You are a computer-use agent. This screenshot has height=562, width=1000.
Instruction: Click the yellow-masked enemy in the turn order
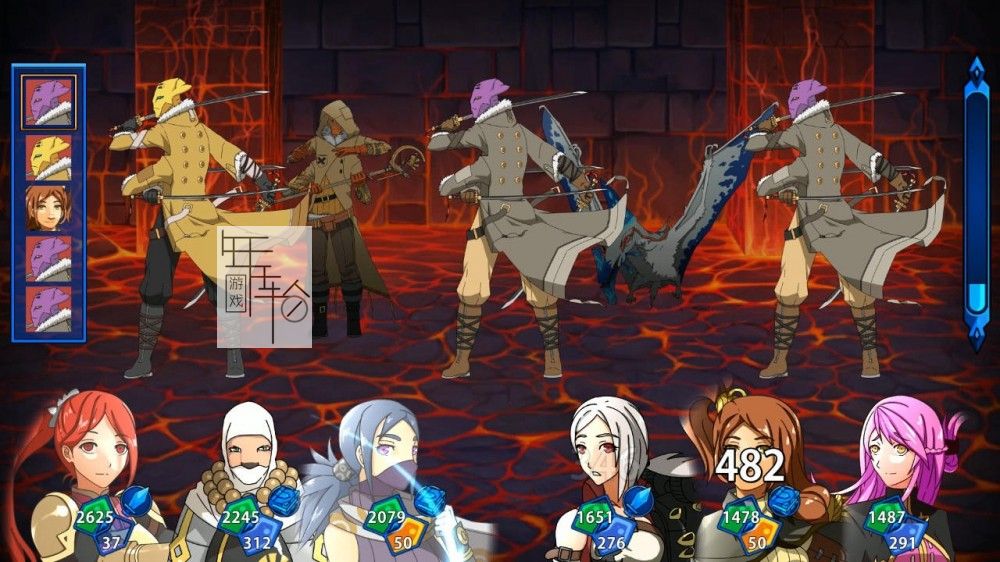(48, 155)
